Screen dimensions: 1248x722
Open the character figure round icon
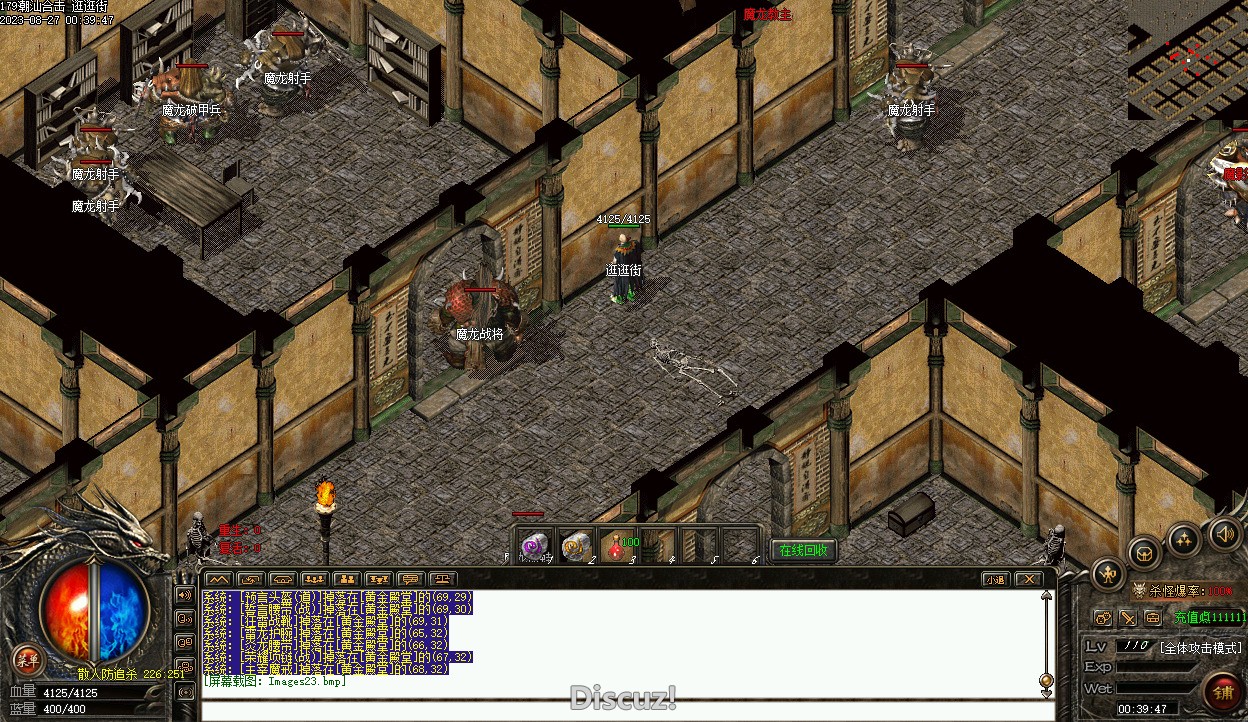coord(1109,574)
